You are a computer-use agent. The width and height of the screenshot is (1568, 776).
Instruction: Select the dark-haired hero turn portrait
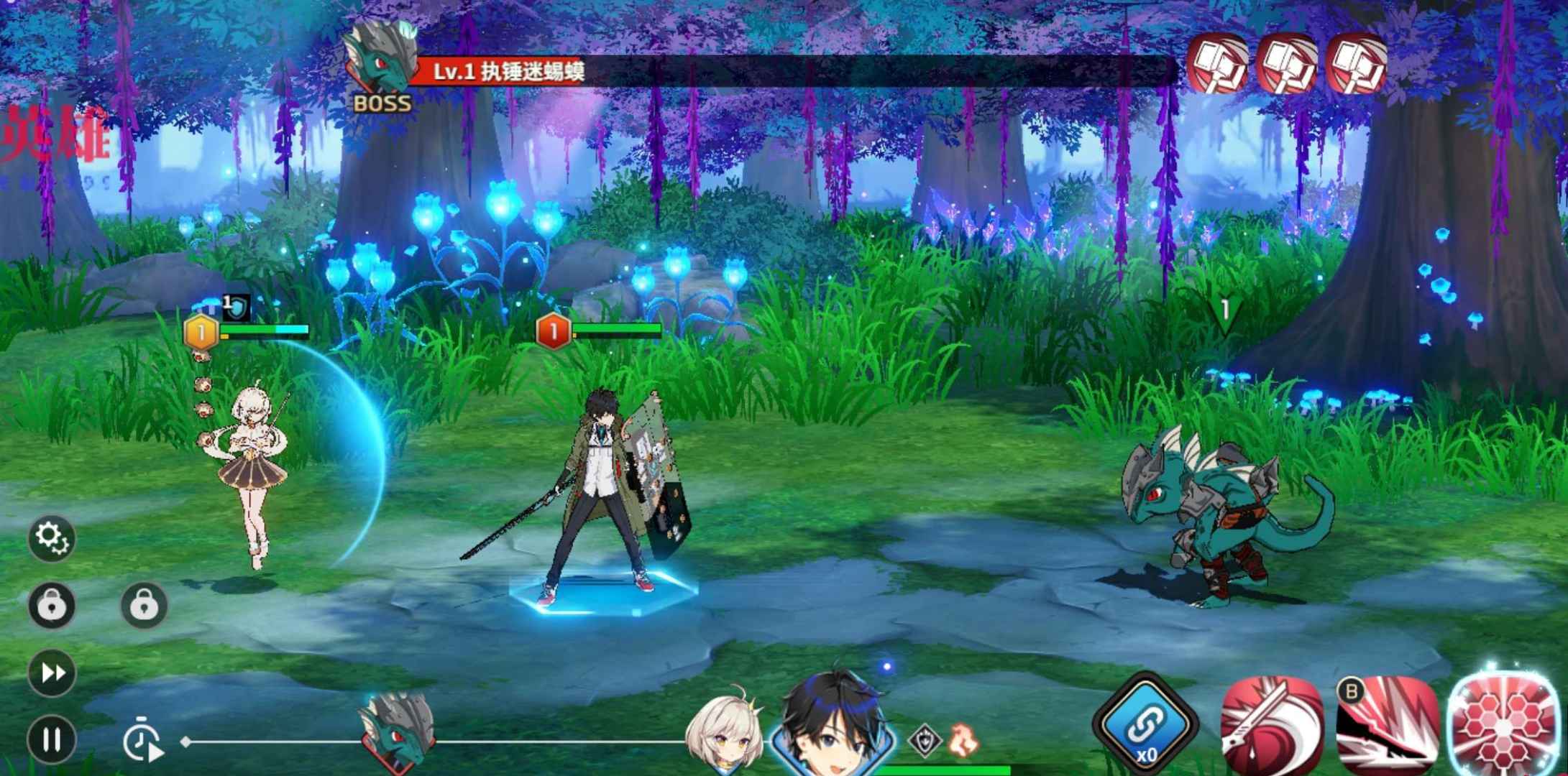[x=834, y=722]
